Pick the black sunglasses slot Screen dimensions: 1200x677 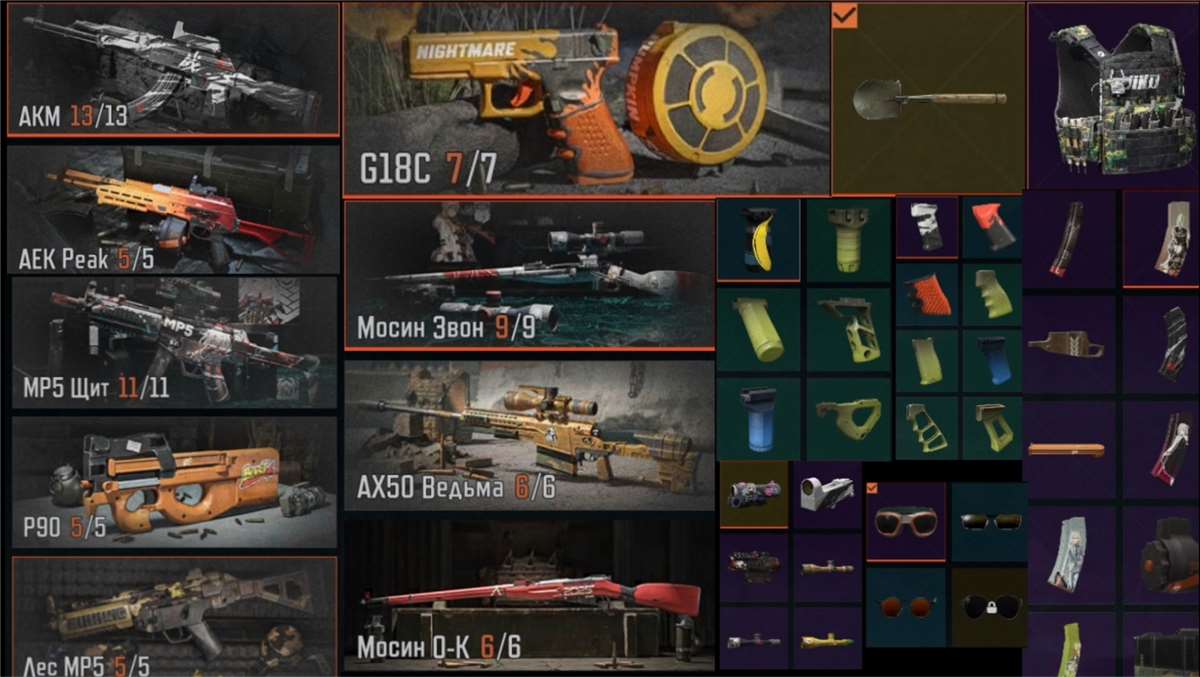(x=989, y=521)
